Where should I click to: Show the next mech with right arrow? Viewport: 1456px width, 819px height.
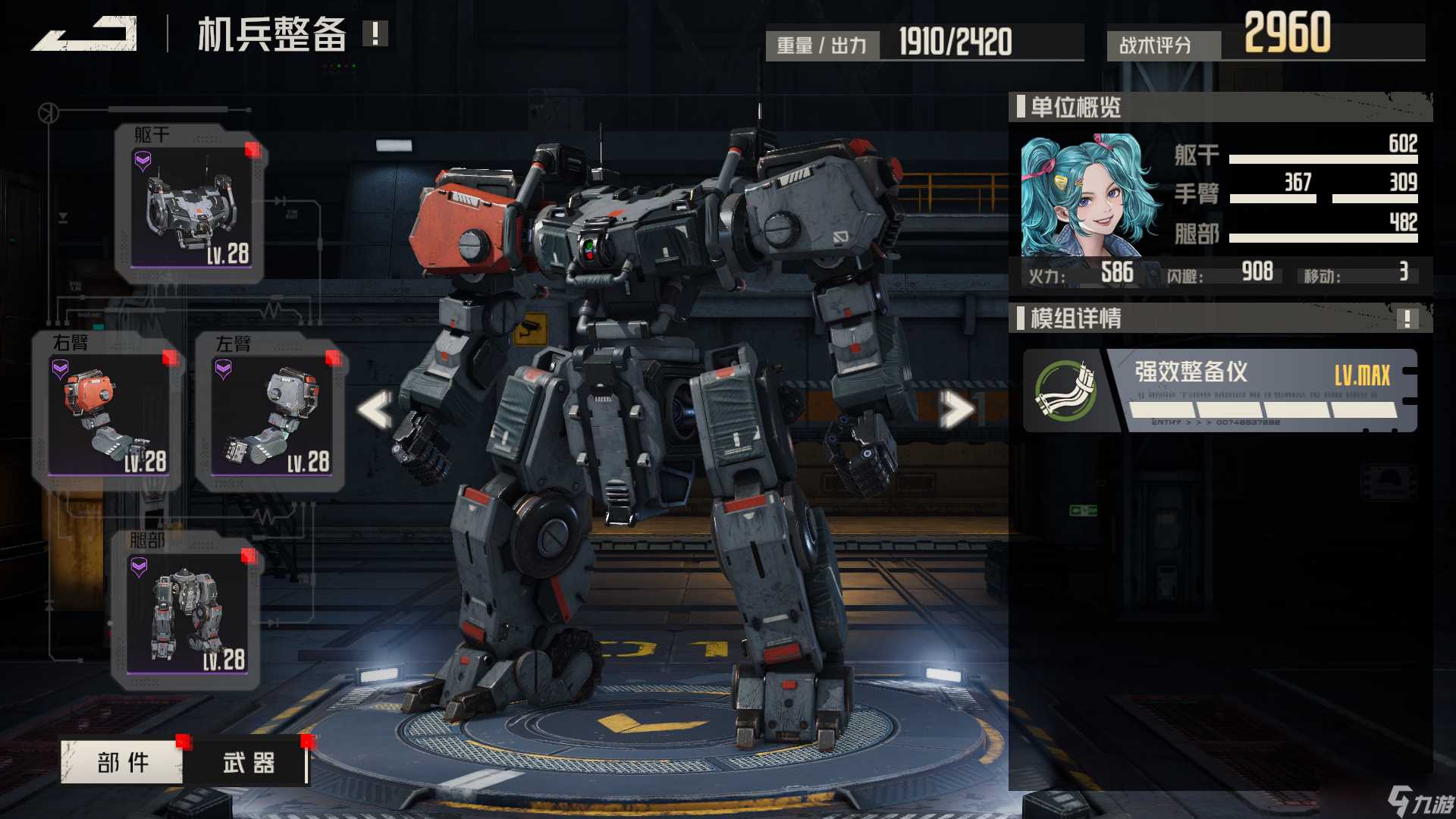point(956,409)
